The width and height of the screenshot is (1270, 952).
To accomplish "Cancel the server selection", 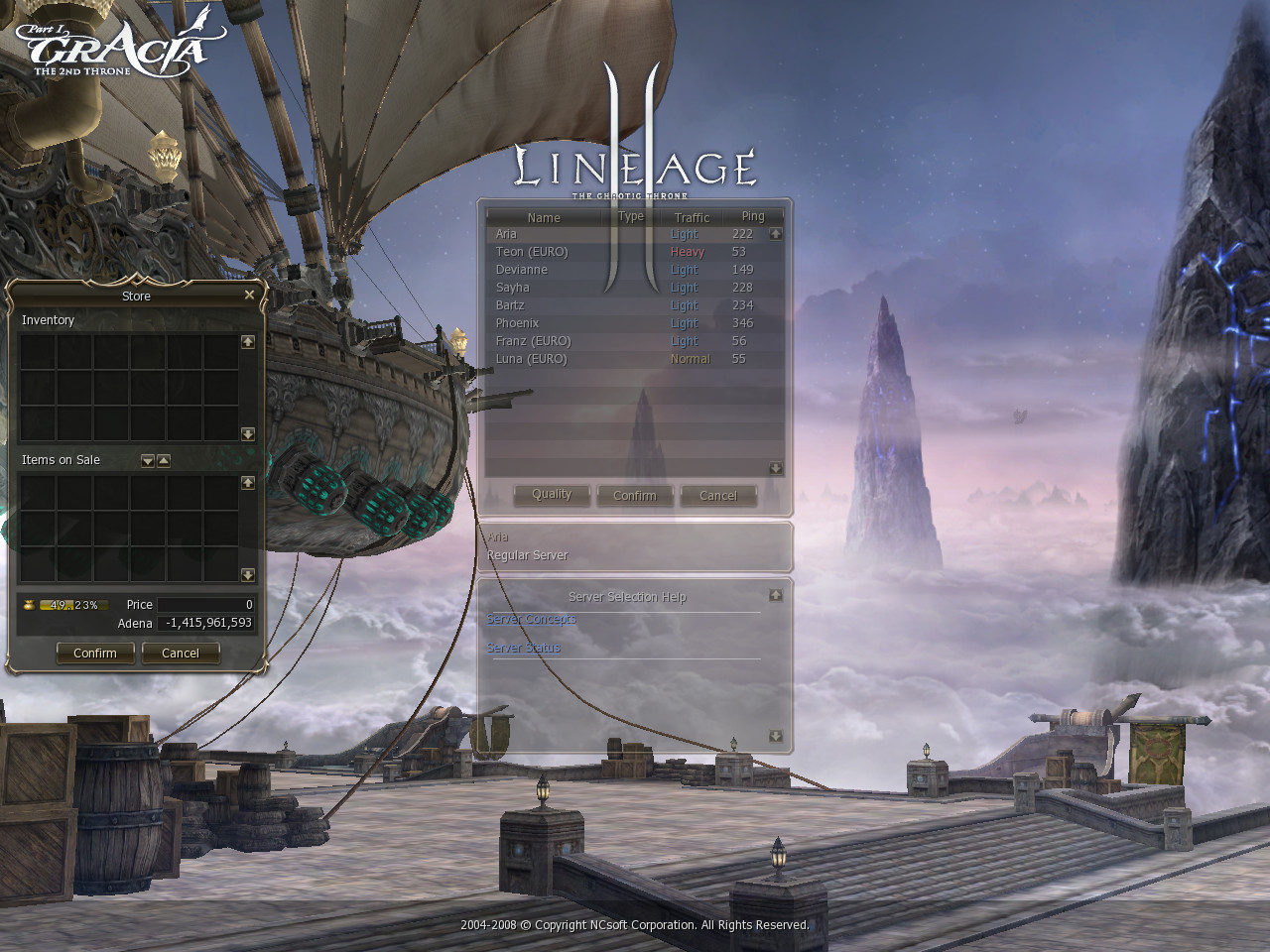I will 718,496.
